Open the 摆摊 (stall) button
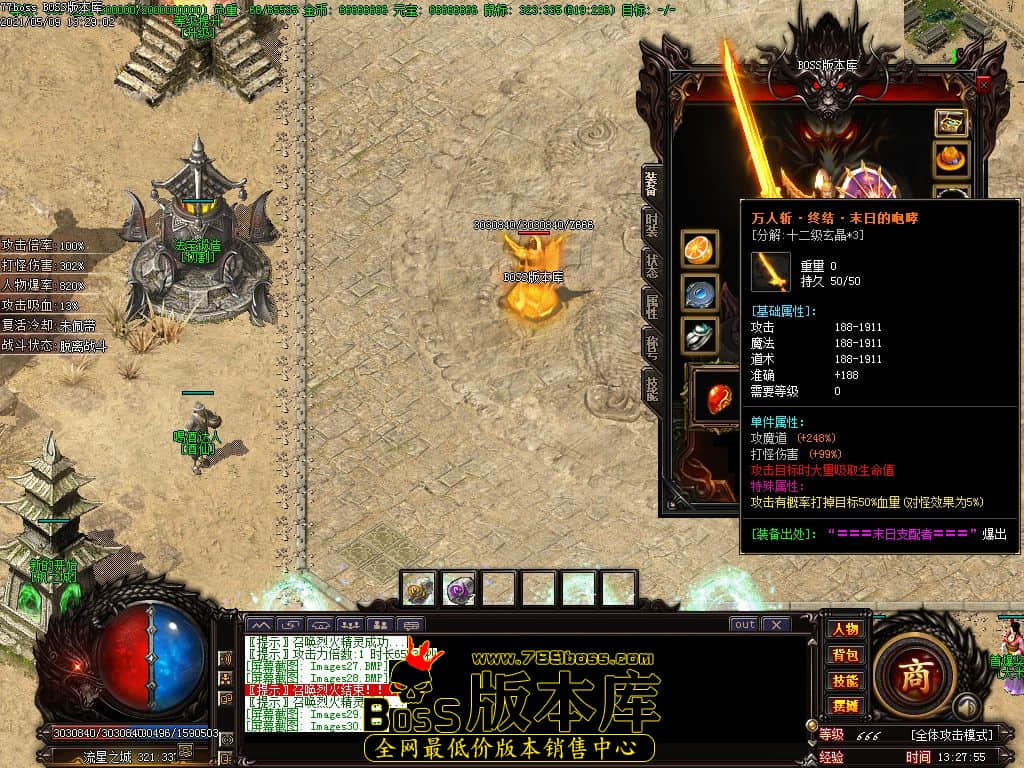The image size is (1024, 768). 845,705
